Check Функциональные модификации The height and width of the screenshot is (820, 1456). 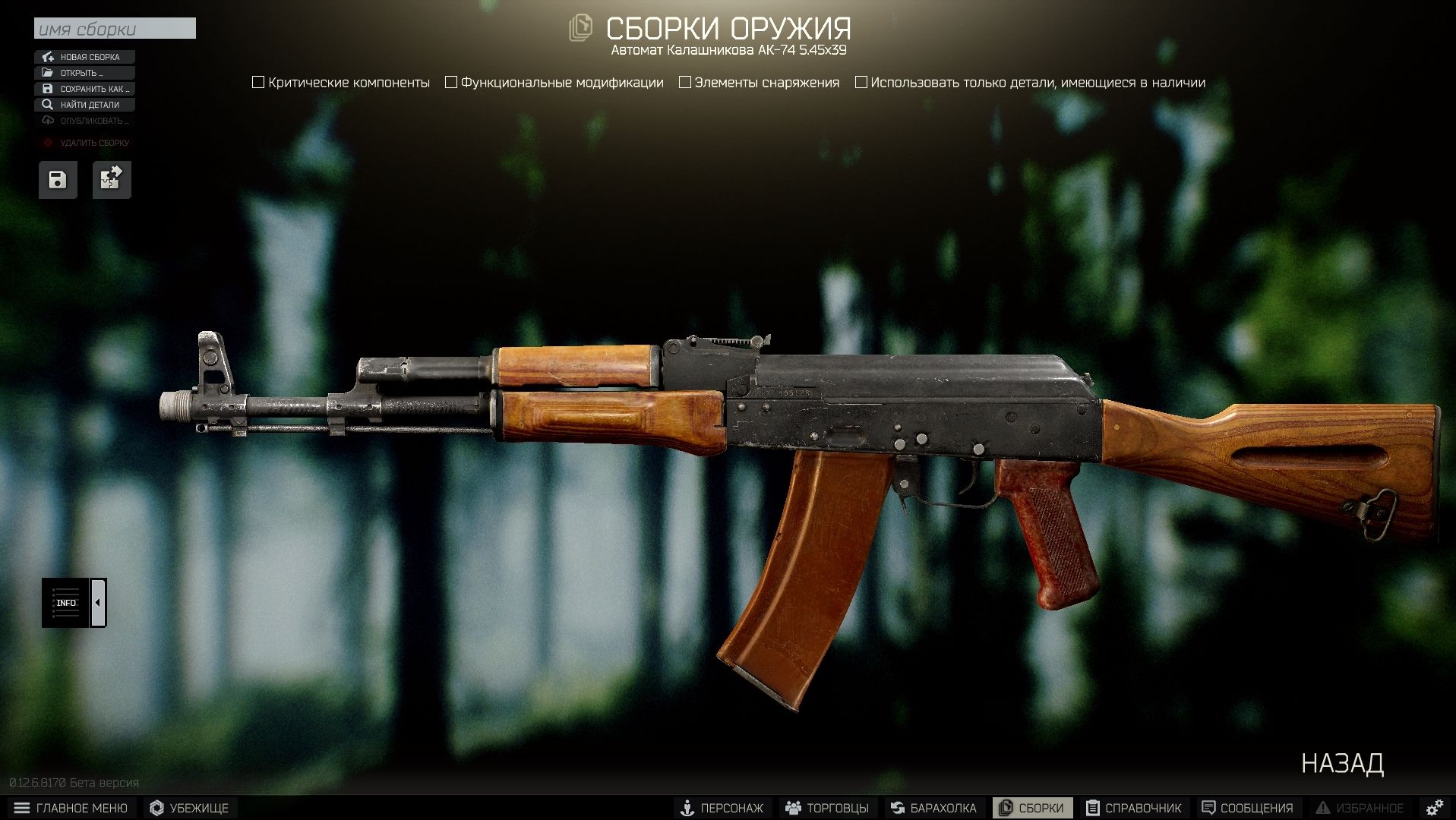pos(451,81)
